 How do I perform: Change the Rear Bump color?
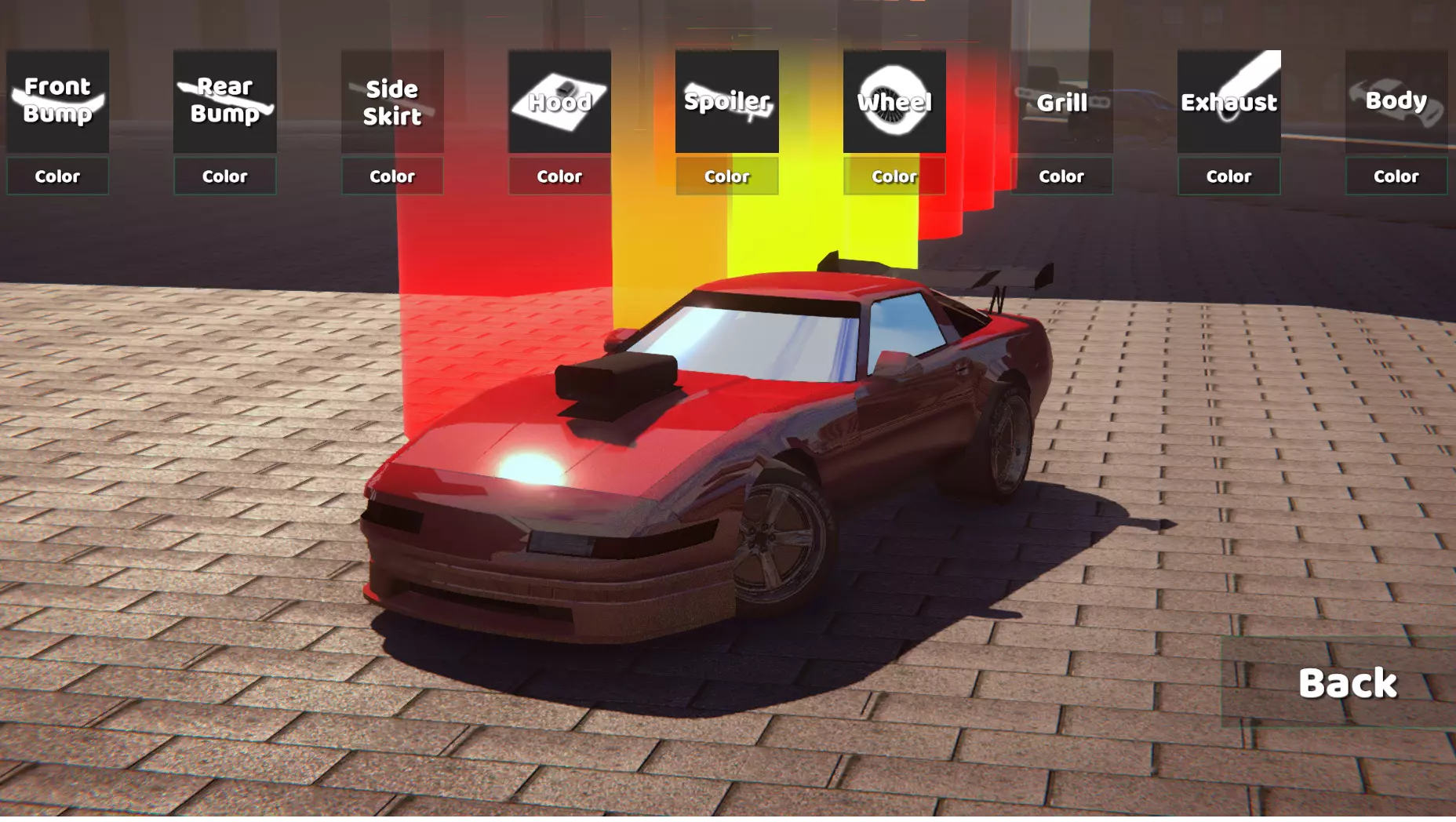(x=224, y=176)
